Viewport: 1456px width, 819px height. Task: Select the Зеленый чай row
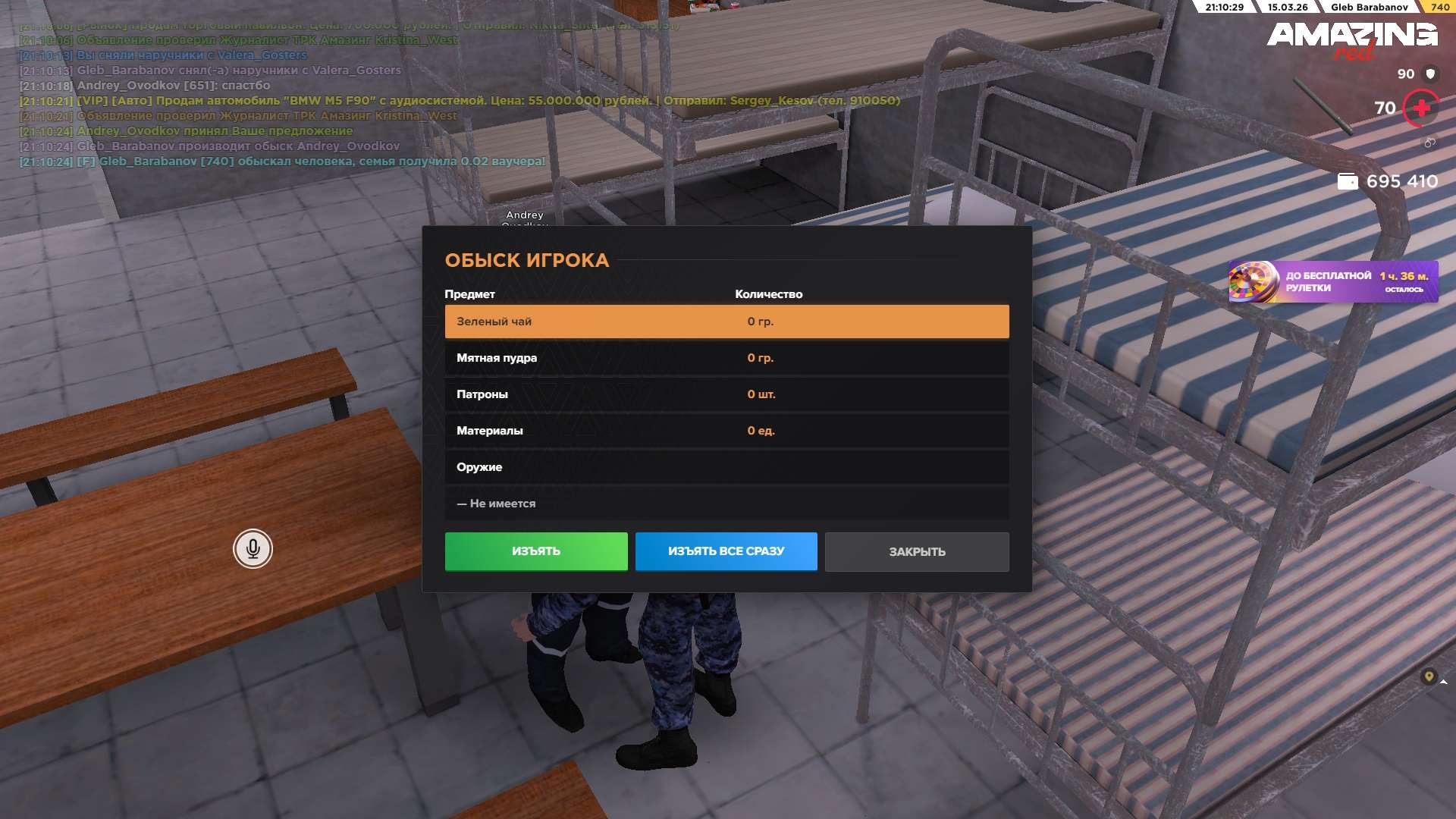pos(726,322)
